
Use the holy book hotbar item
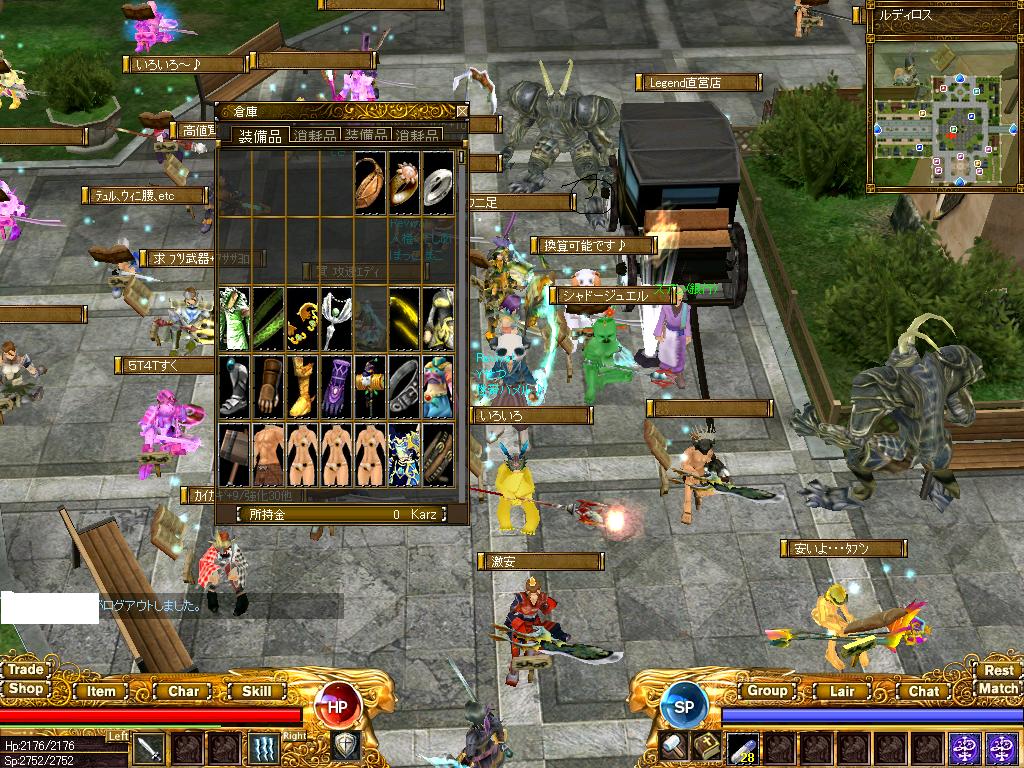pos(707,746)
